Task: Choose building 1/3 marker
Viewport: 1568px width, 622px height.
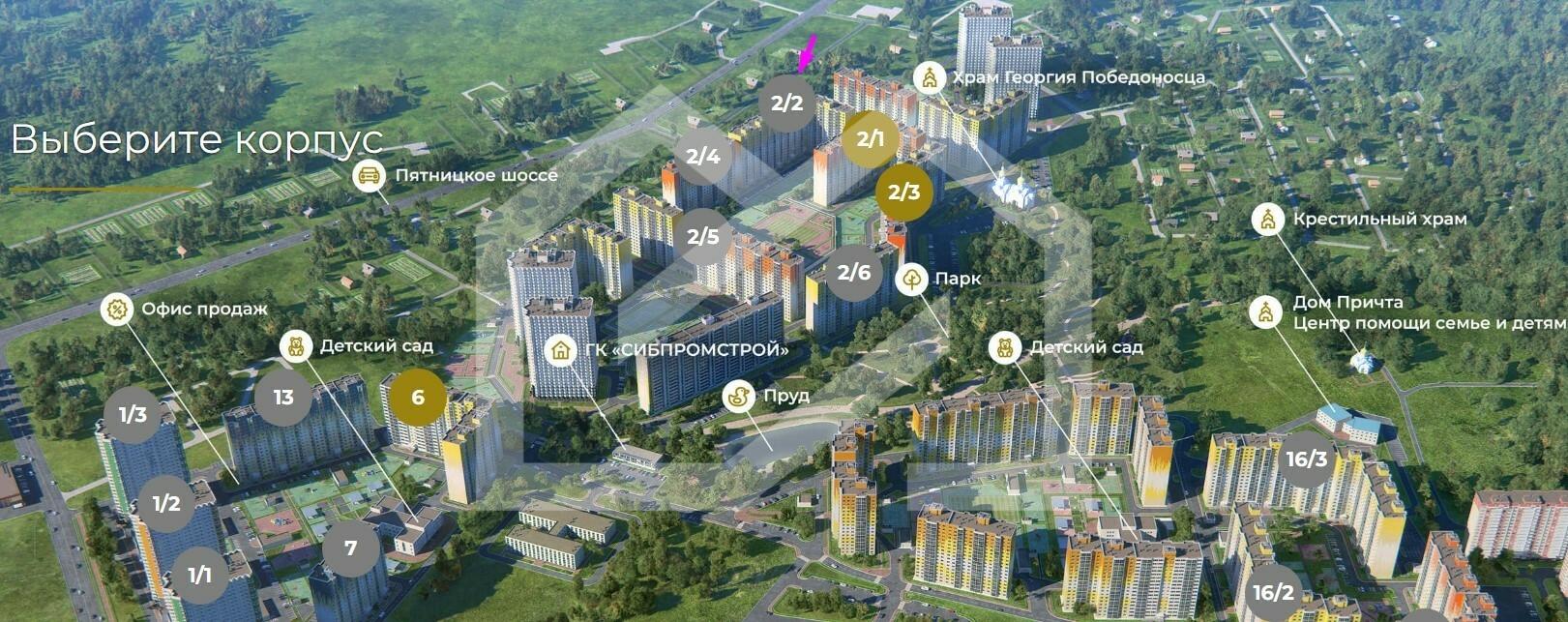Action: (x=133, y=415)
